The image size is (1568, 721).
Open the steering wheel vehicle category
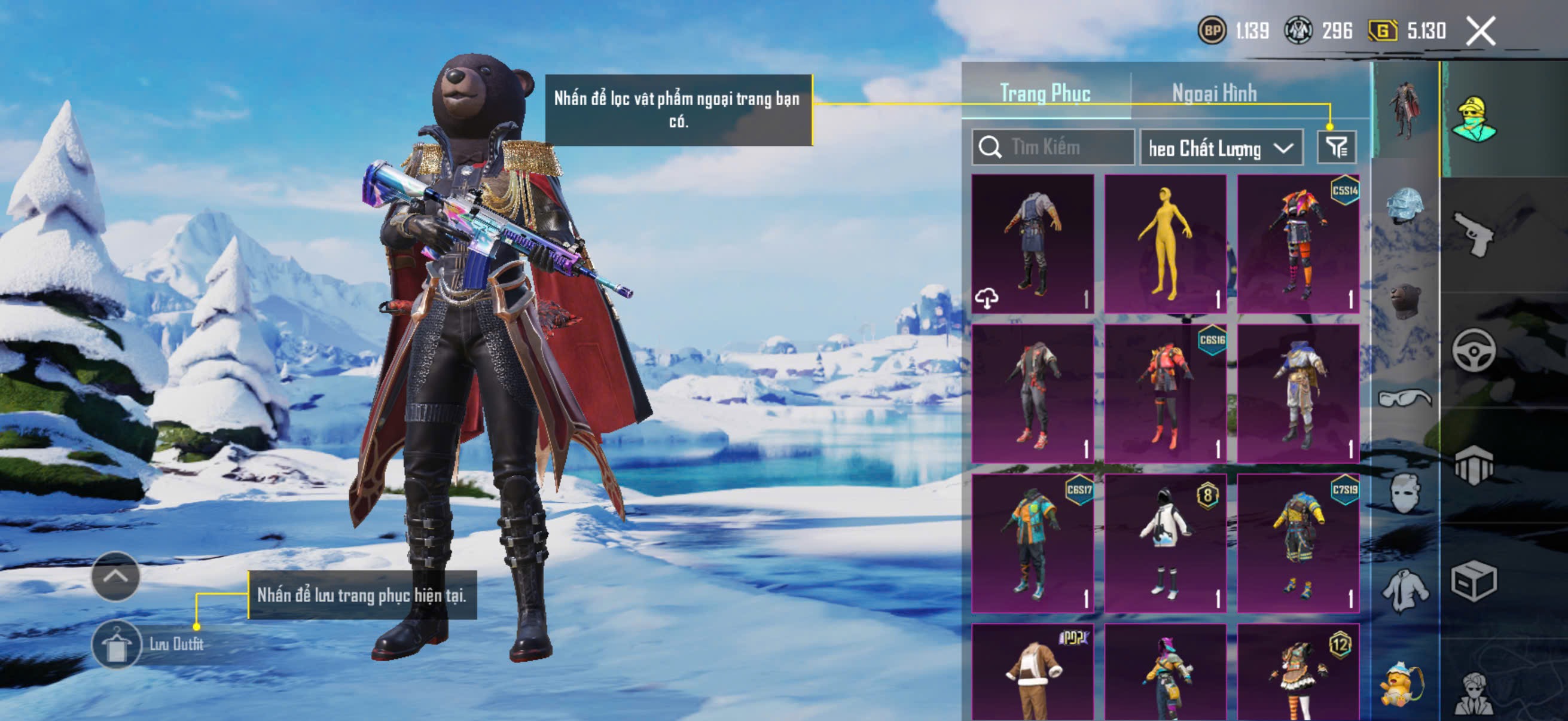click(1473, 350)
